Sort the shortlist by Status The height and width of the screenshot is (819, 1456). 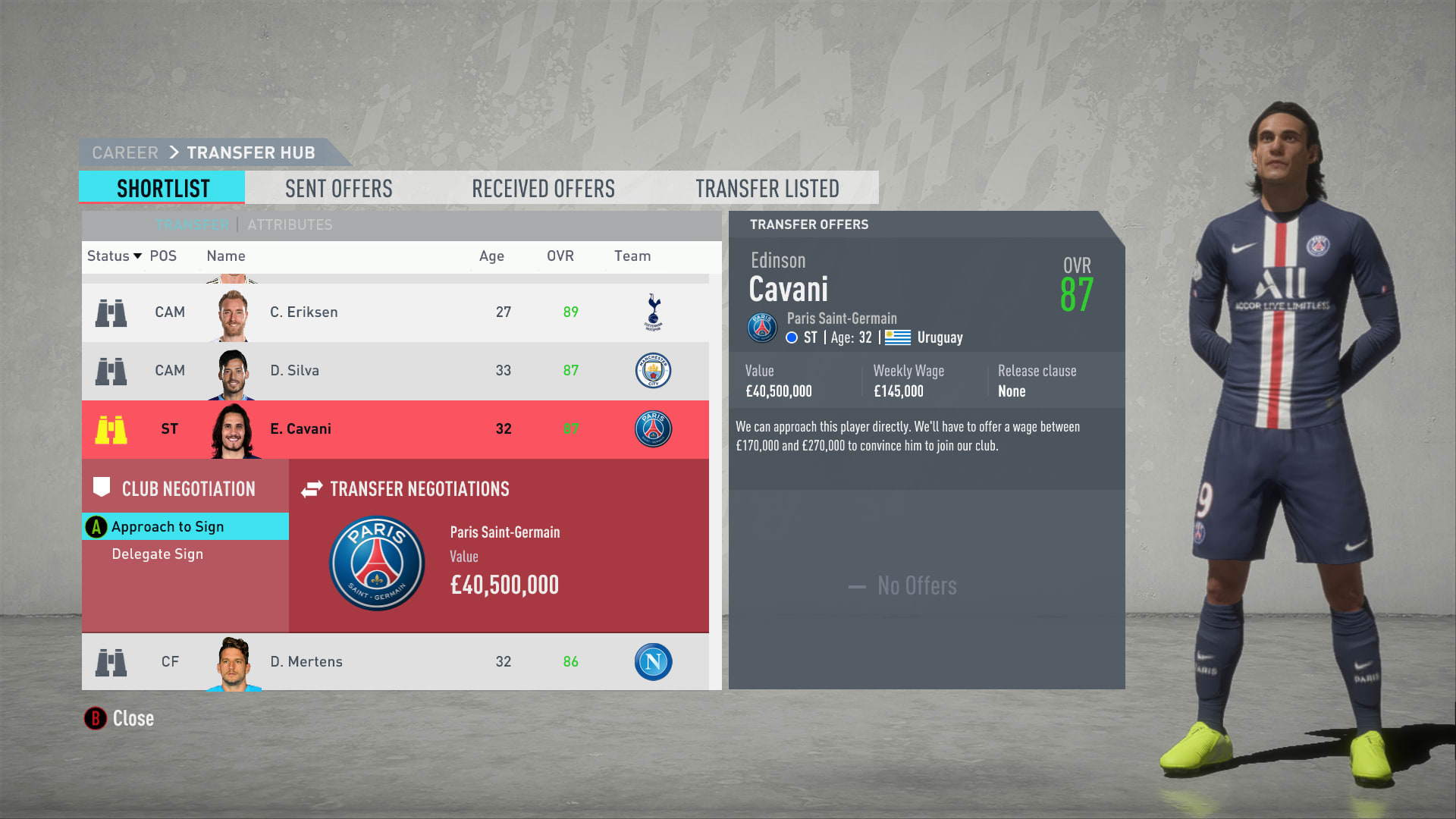[114, 256]
